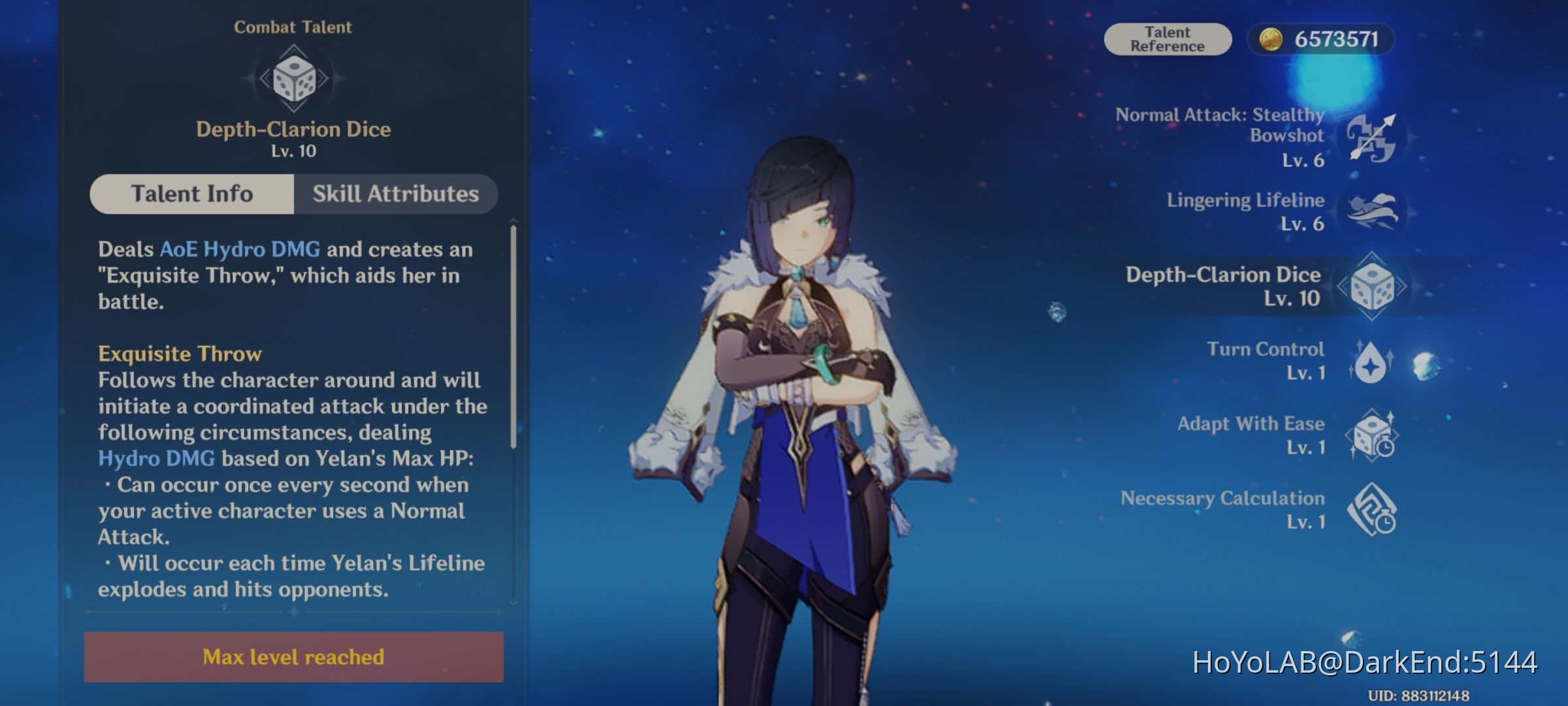Open the Talent Reference button

point(1168,39)
